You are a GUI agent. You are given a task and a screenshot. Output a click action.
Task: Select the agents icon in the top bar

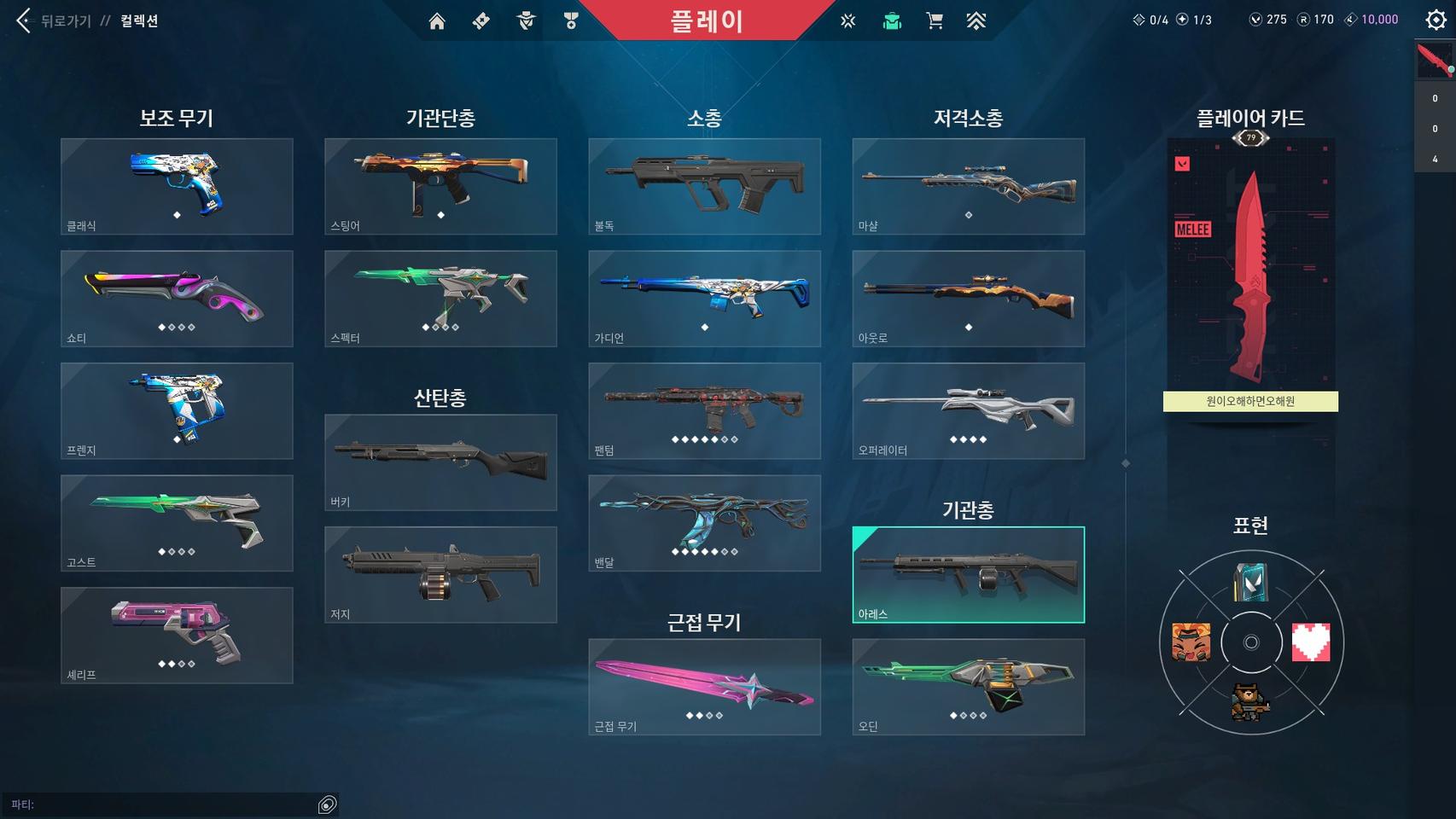pos(525,21)
